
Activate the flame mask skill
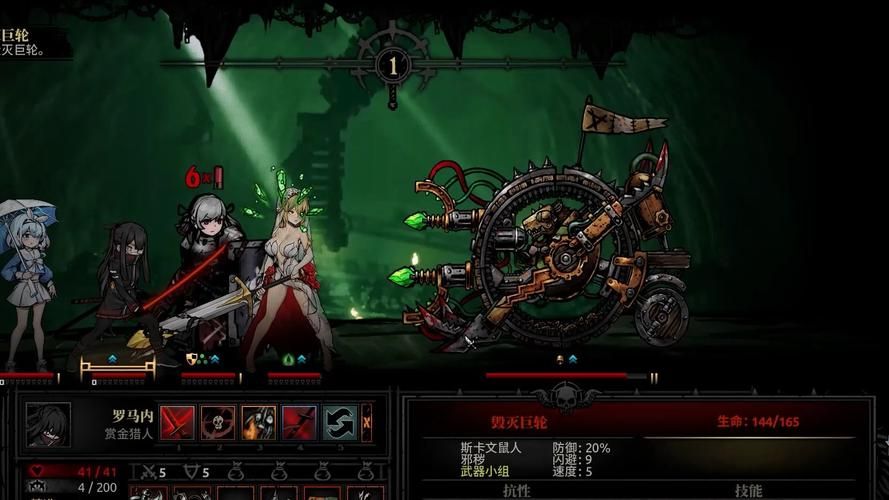click(x=259, y=423)
